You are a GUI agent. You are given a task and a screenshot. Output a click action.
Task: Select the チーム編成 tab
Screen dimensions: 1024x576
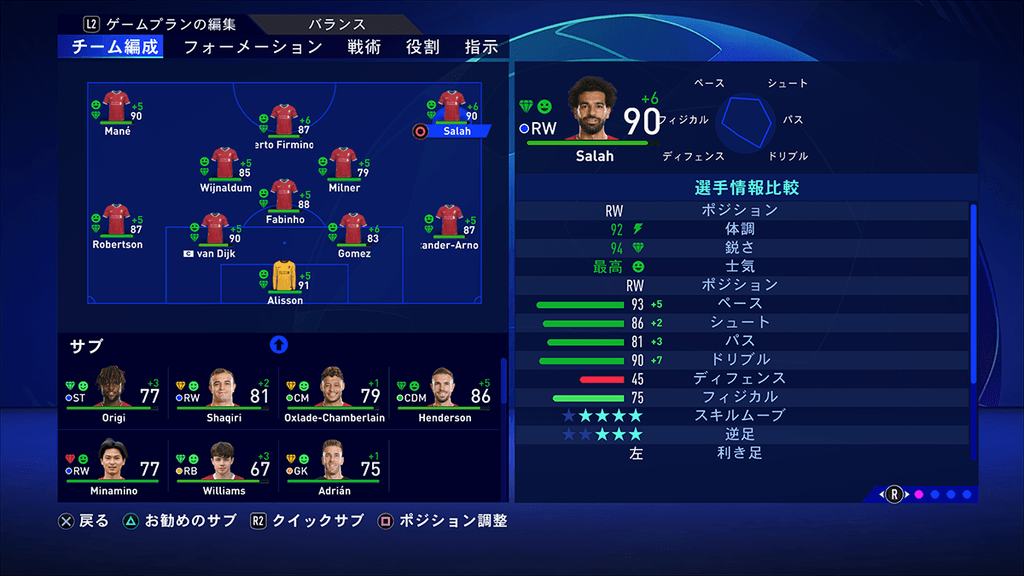[115, 47]
